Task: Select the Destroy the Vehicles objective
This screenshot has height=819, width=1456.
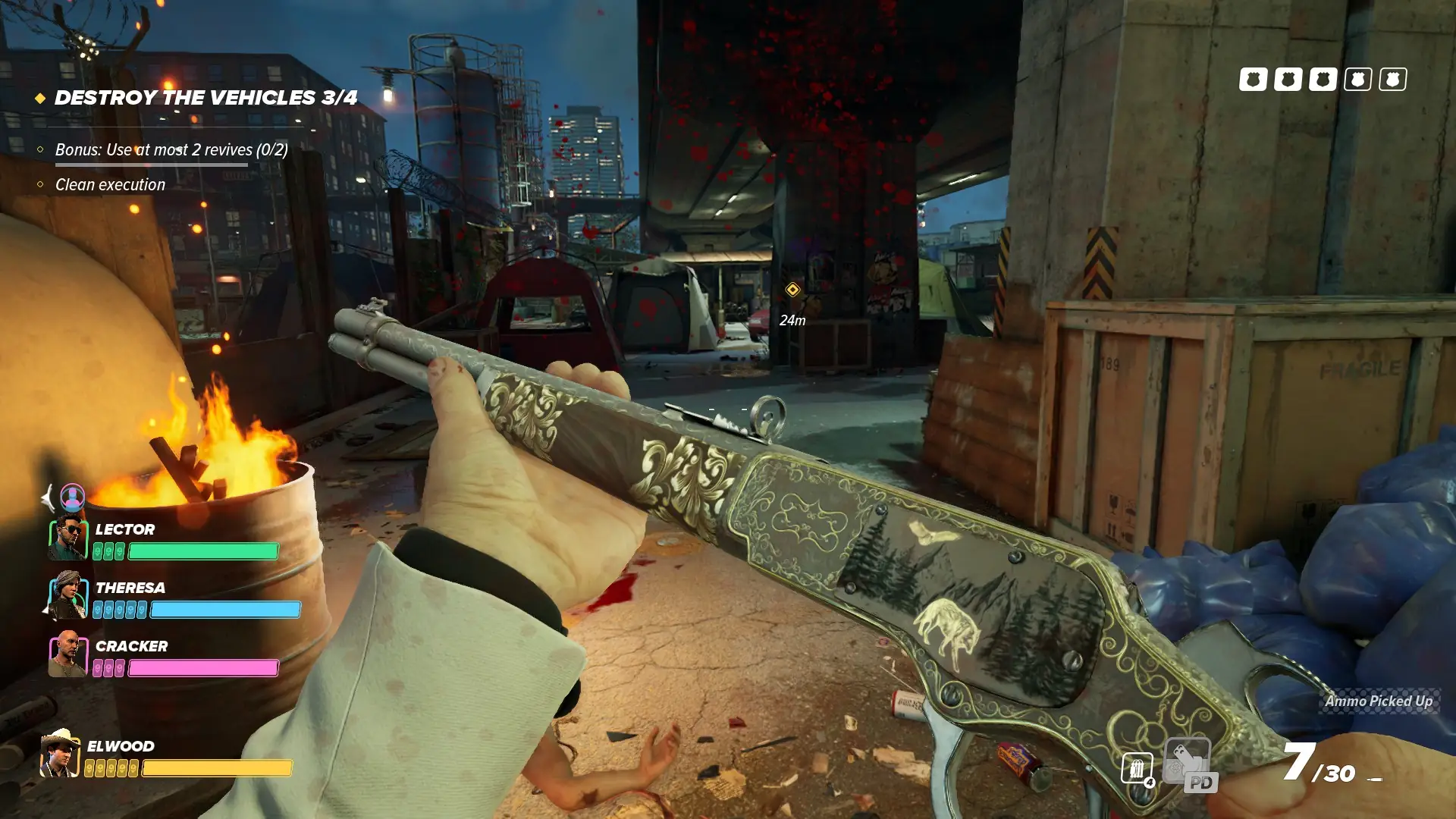Action: point(206,98)
